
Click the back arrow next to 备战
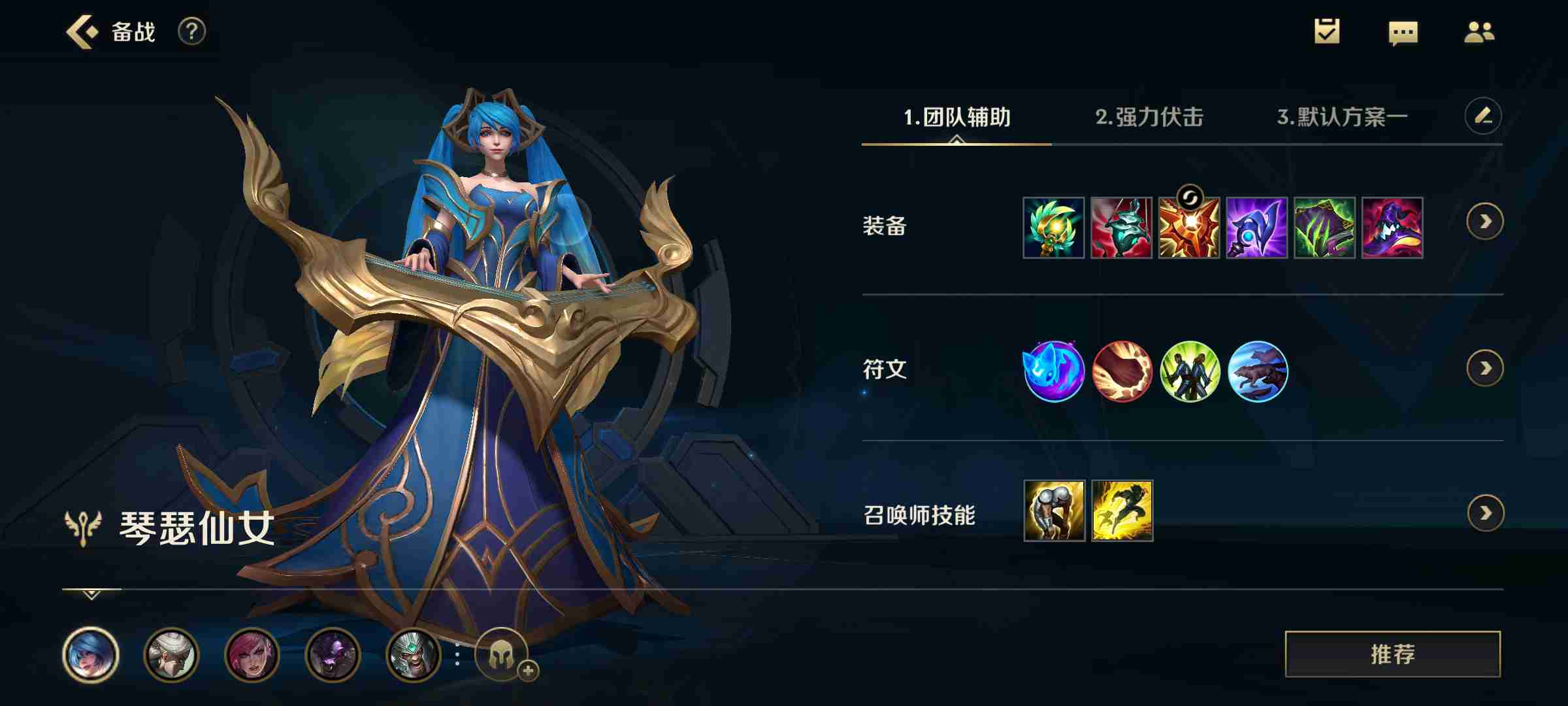[x=81, y=31]
